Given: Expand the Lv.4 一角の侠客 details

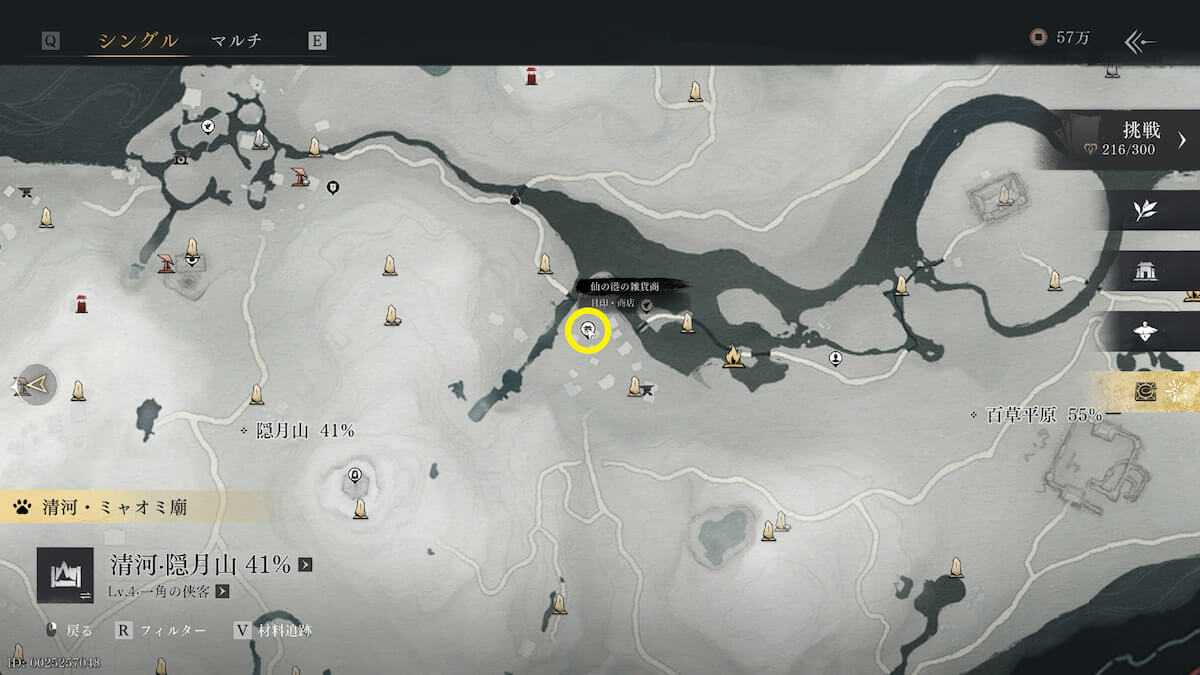Looking at the screenshot, I should [x=222, y=592].
